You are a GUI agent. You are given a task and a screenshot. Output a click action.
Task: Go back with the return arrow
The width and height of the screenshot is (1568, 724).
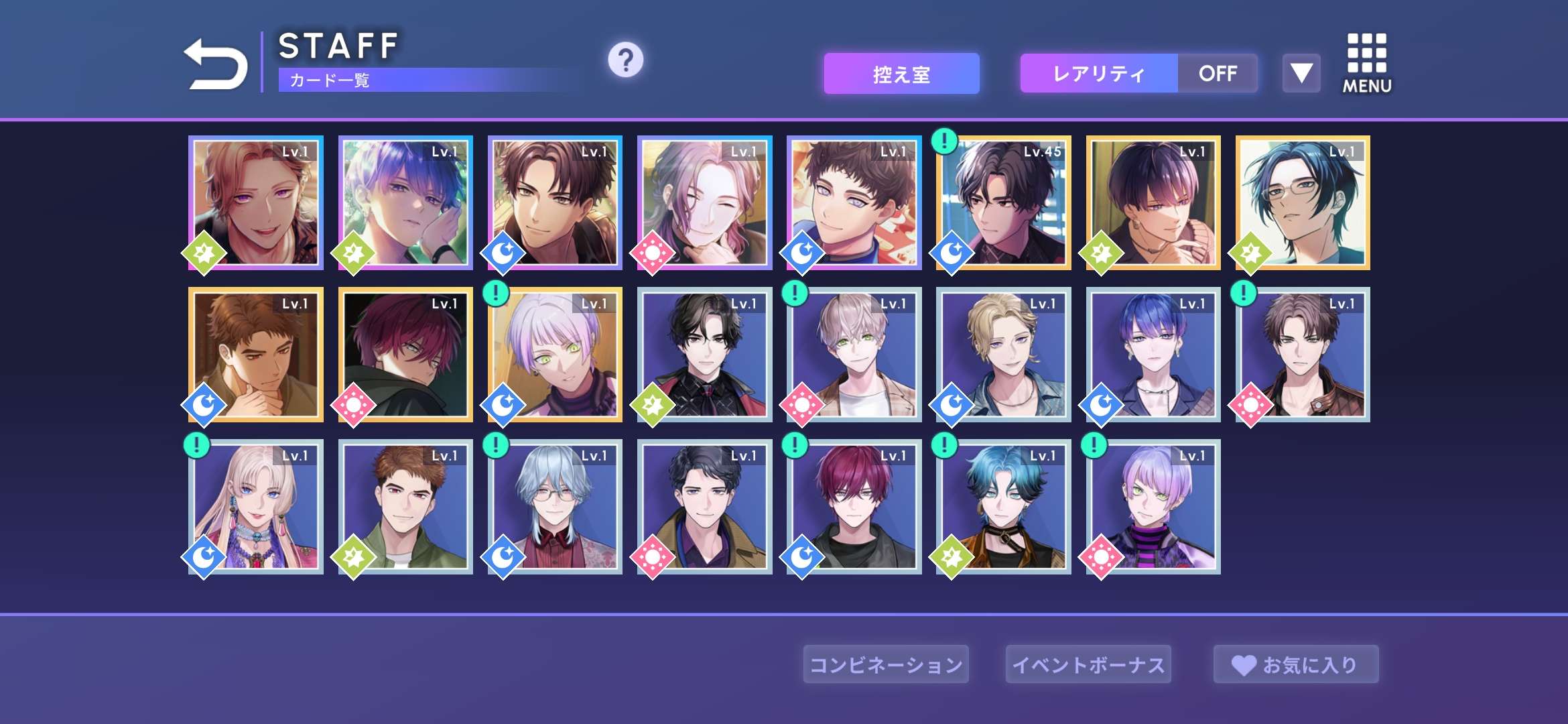[x=216, y=64]
